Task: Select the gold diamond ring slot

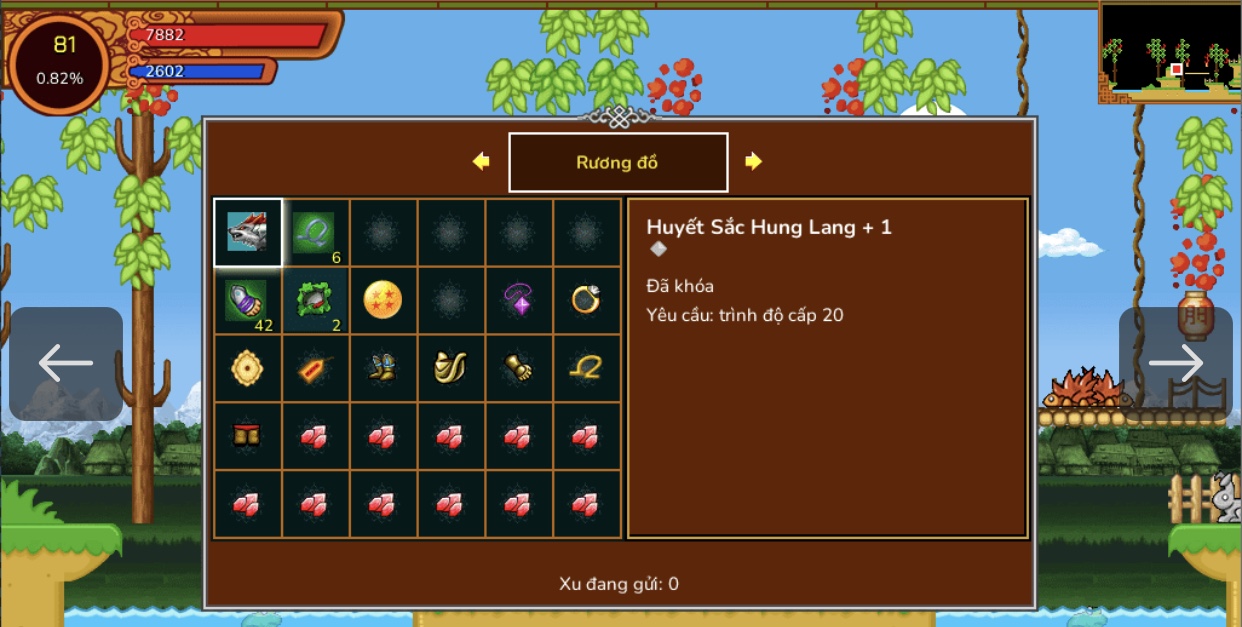Action: (587, 300)
